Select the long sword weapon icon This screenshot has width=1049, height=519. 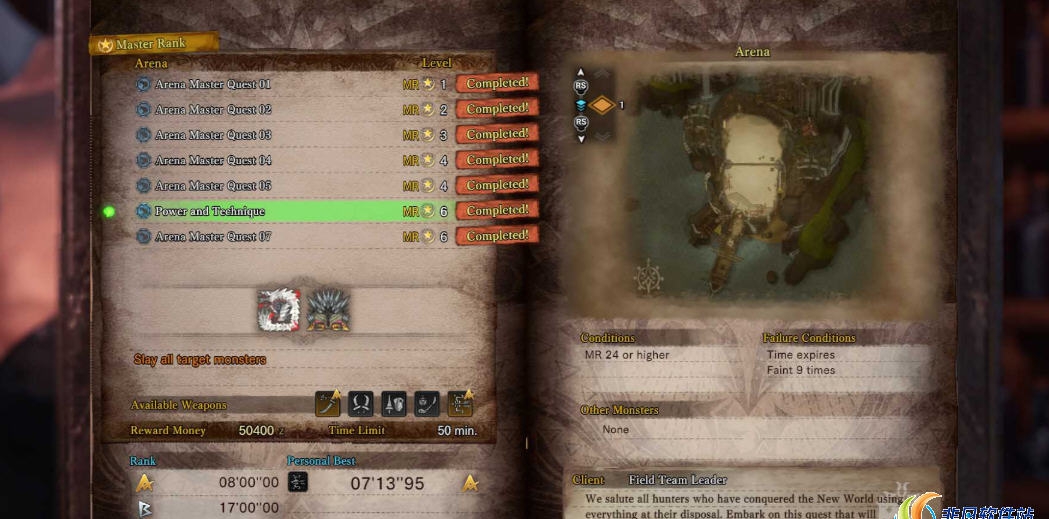pos(329,403)
